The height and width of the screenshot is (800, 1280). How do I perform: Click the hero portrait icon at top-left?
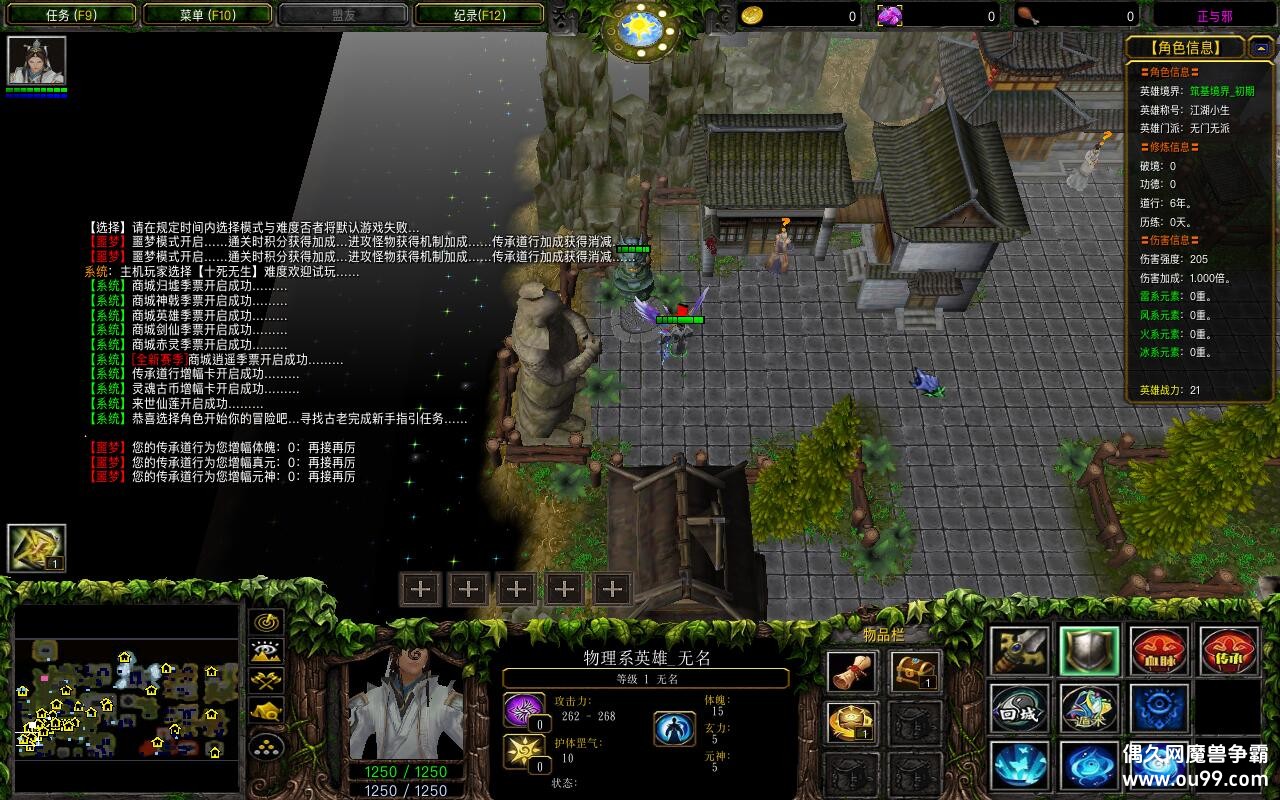pos(37,61)
